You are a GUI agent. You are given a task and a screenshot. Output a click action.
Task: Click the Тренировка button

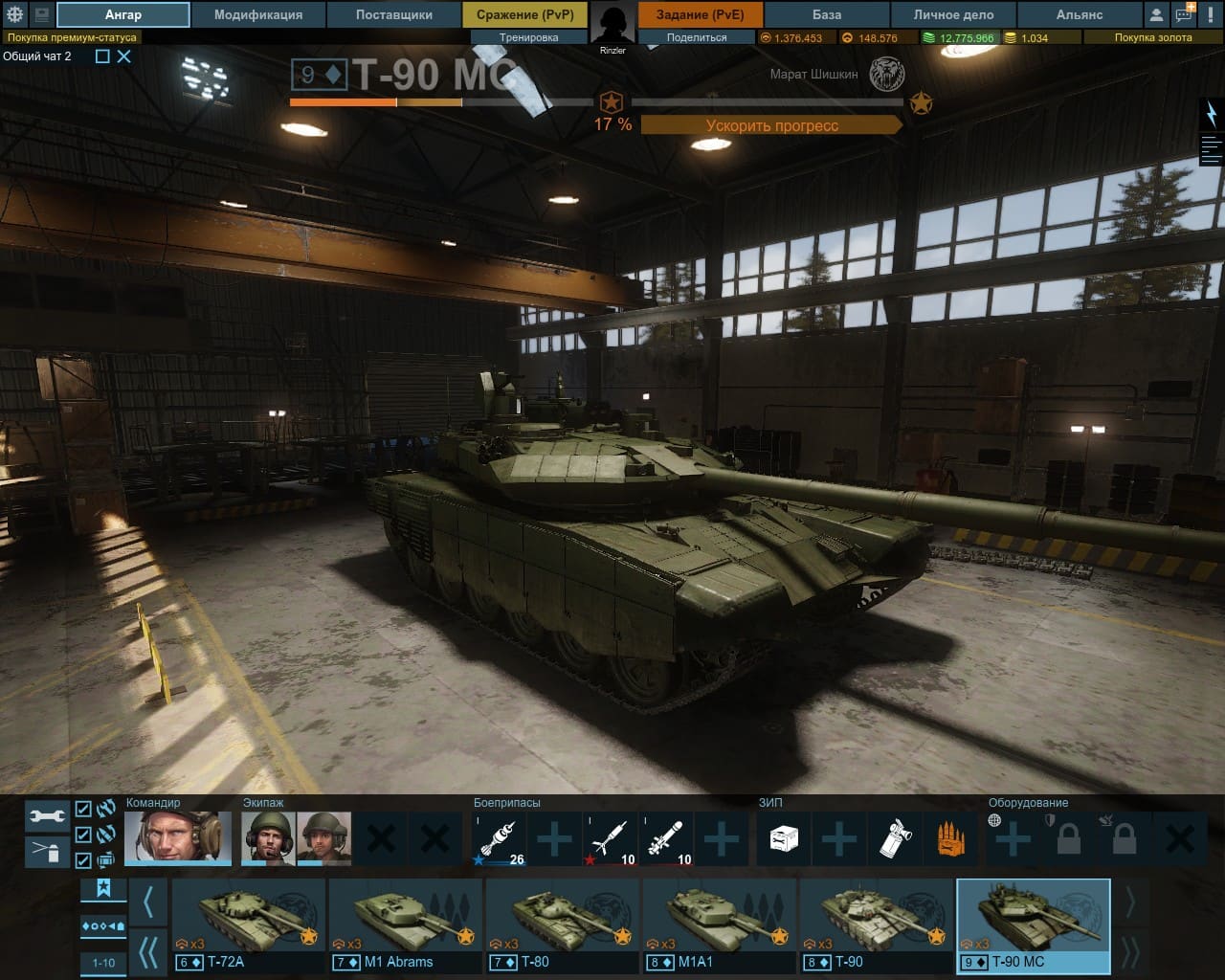(528, 37)
